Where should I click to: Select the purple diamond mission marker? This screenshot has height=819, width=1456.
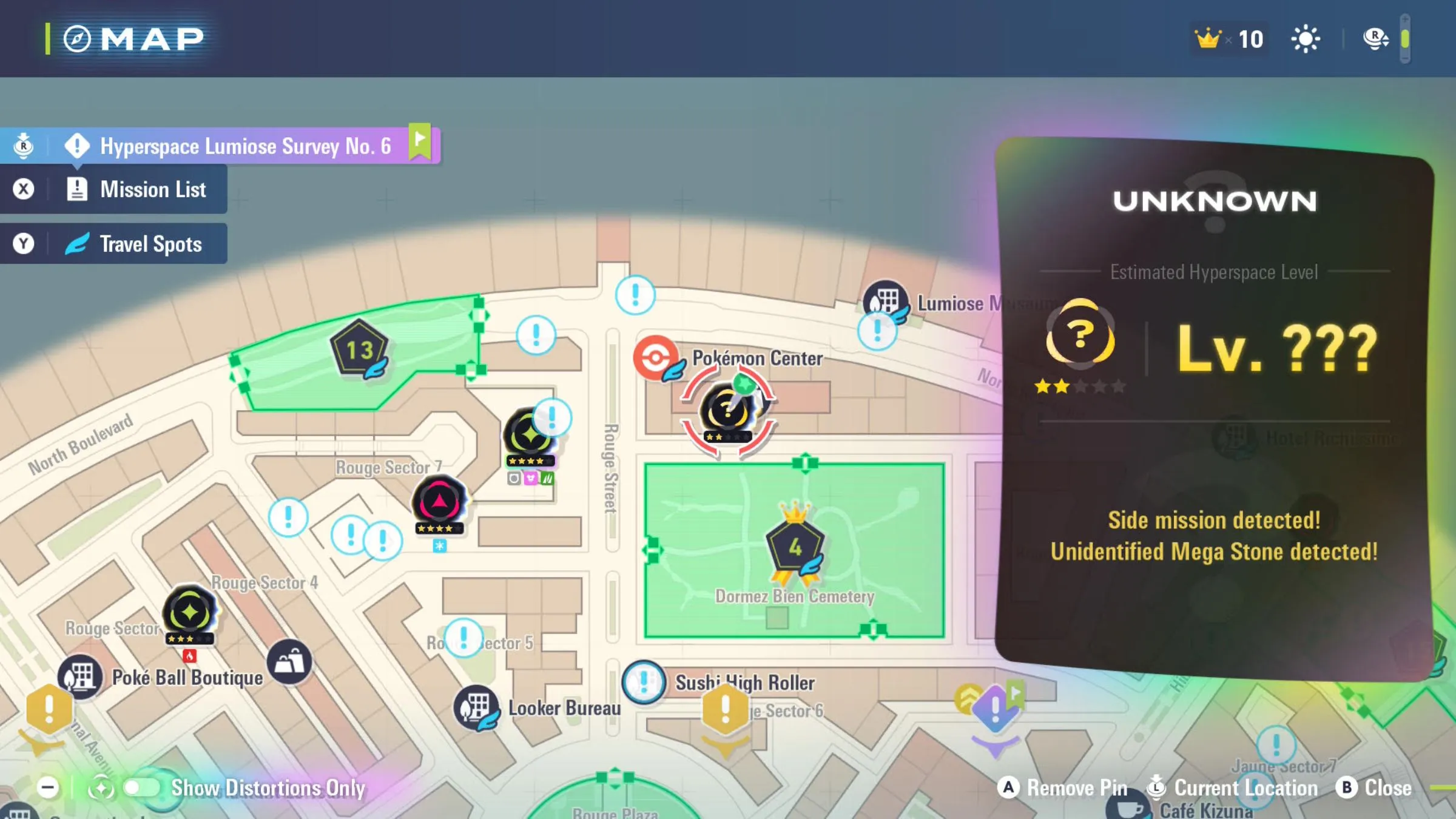[995, 709]
